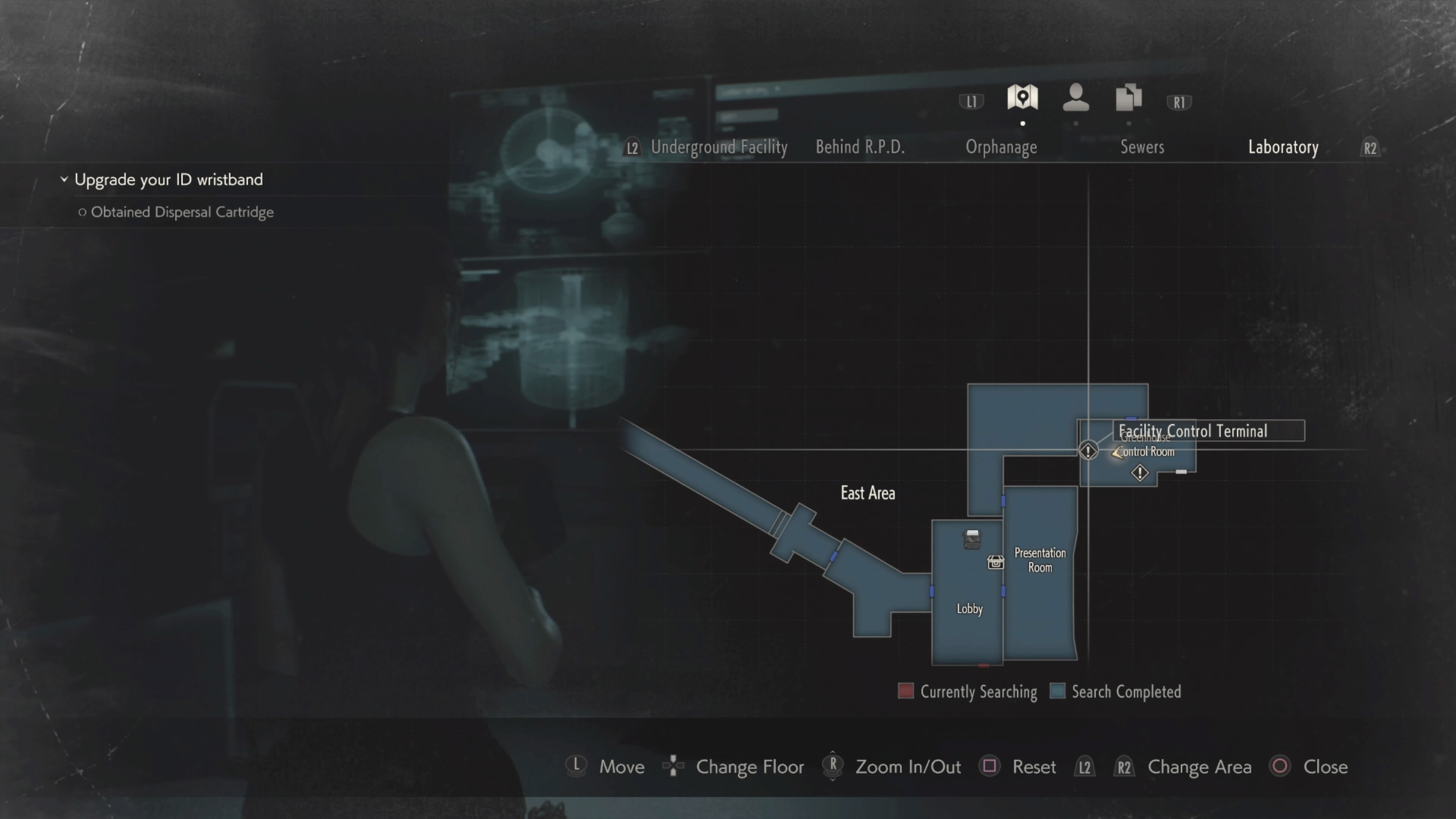The width and height of the screenshot is (1456, 819).
Task: Toggle the Obtained Dispersal Cartridge objective circle
Action: (83, 212)
